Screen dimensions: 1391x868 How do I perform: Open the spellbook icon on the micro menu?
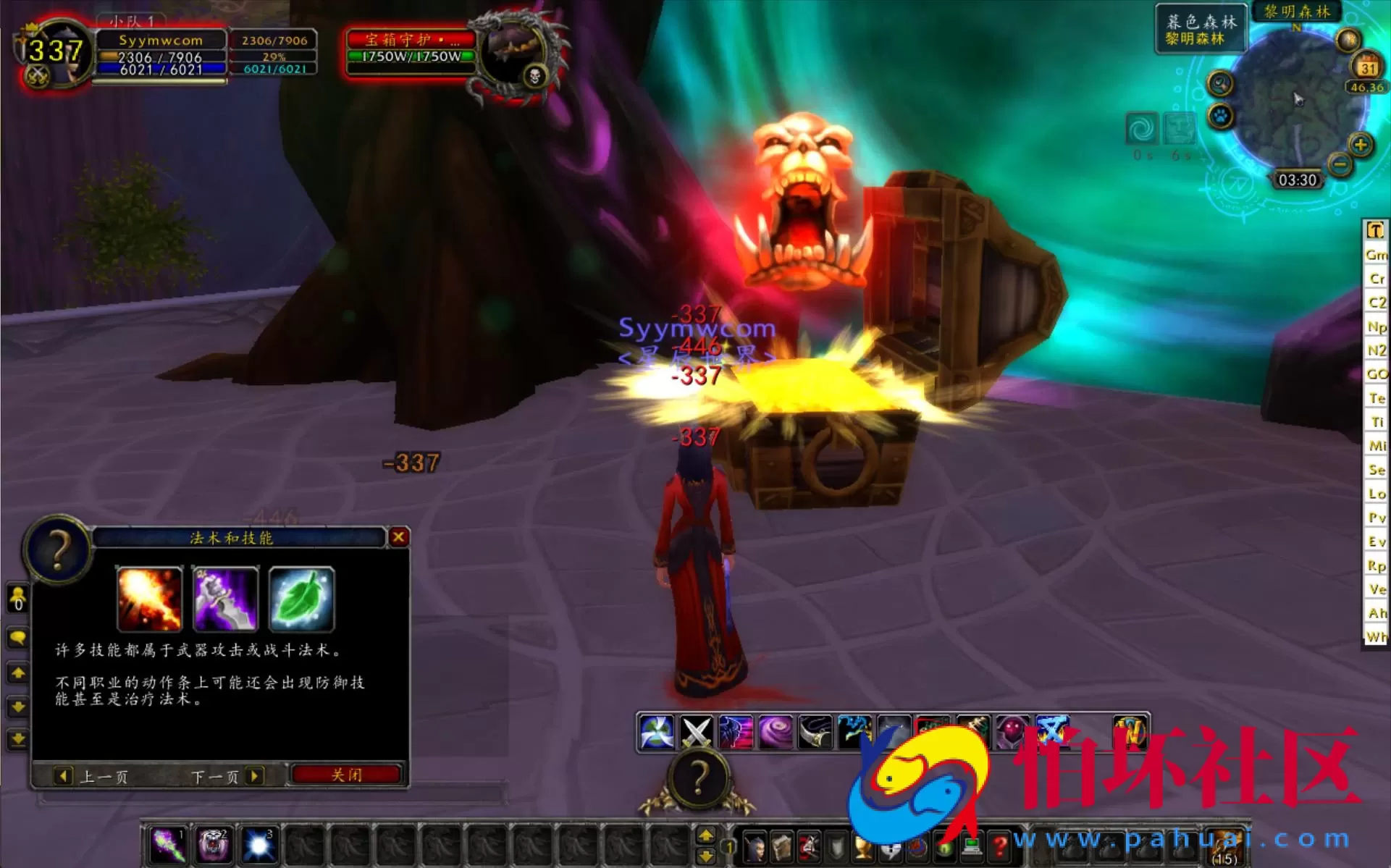[783, 847]
